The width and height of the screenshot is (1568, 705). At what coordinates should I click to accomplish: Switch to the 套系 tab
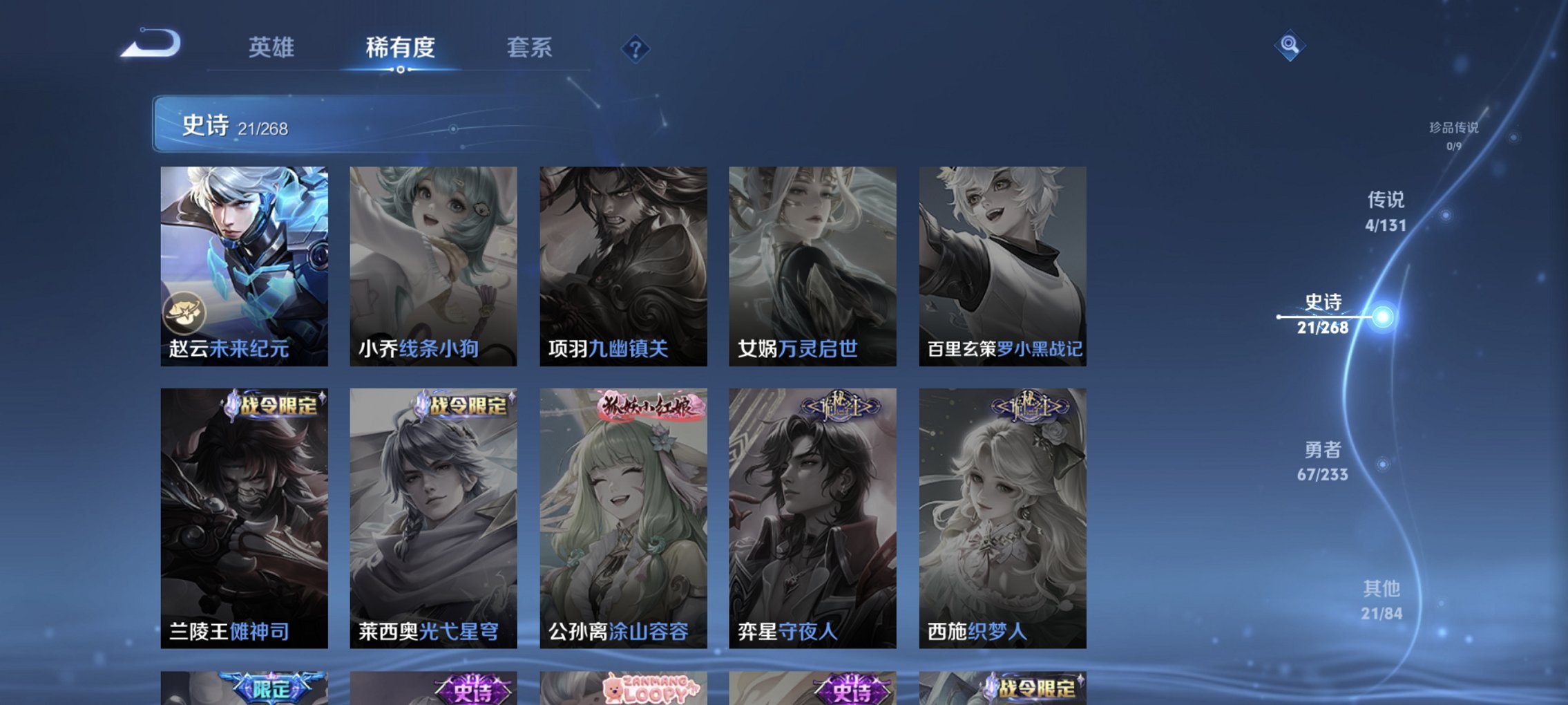tap(530, 47)
